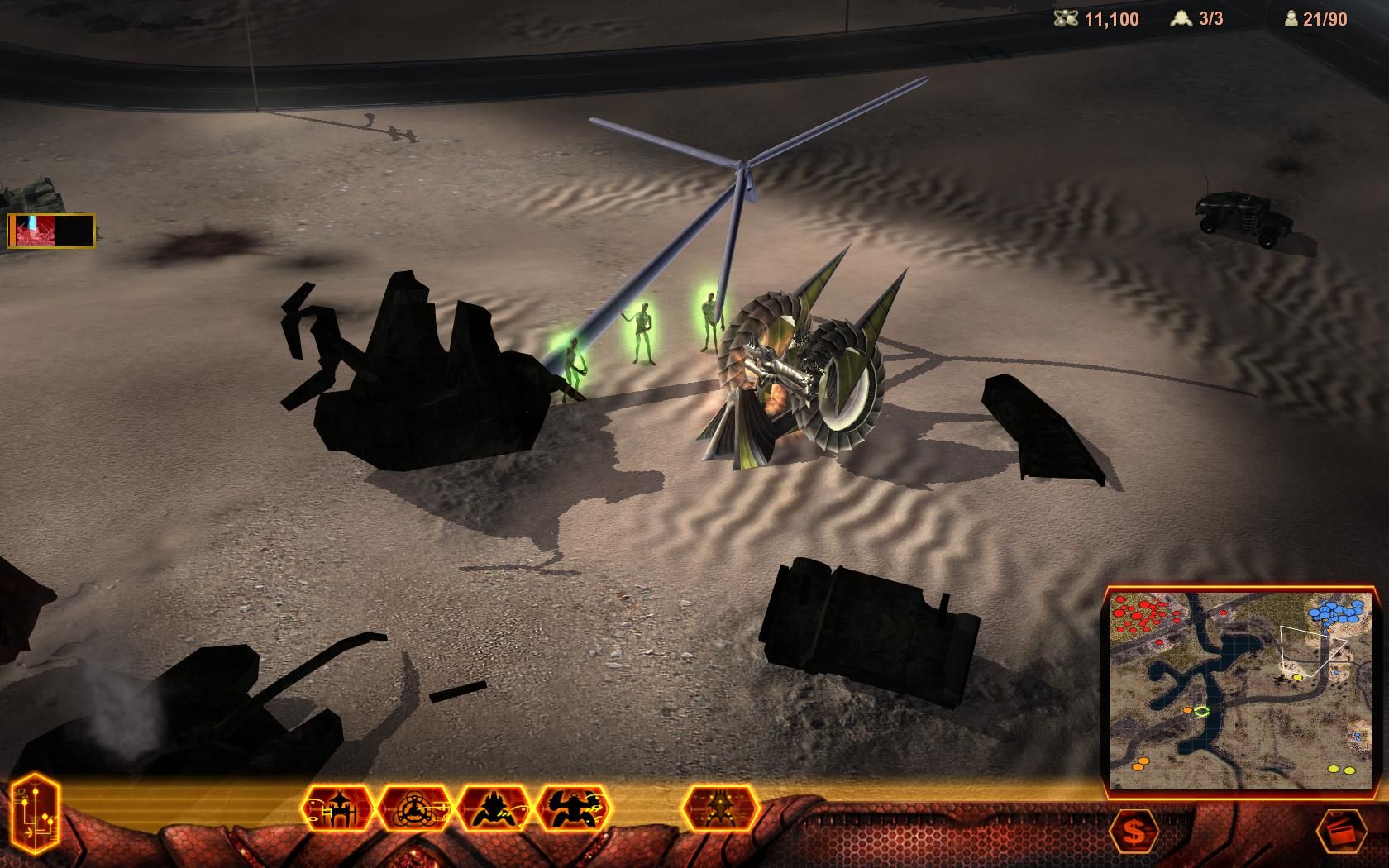Click the superweapon beam countdown thumbnail
Screen dimensions: 1389x868
(51, 231)
